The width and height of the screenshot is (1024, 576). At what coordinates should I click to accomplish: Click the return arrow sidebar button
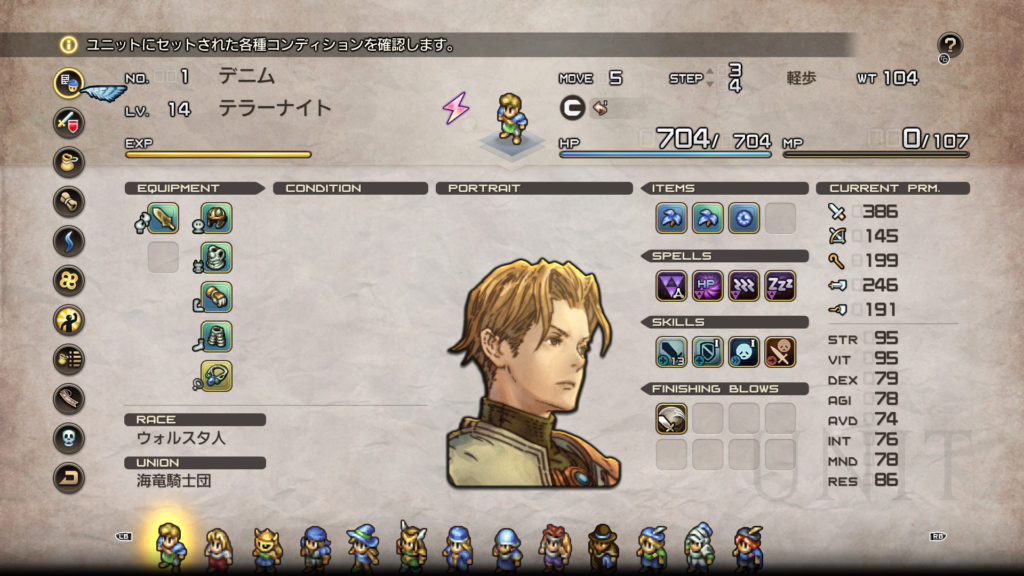69,478
